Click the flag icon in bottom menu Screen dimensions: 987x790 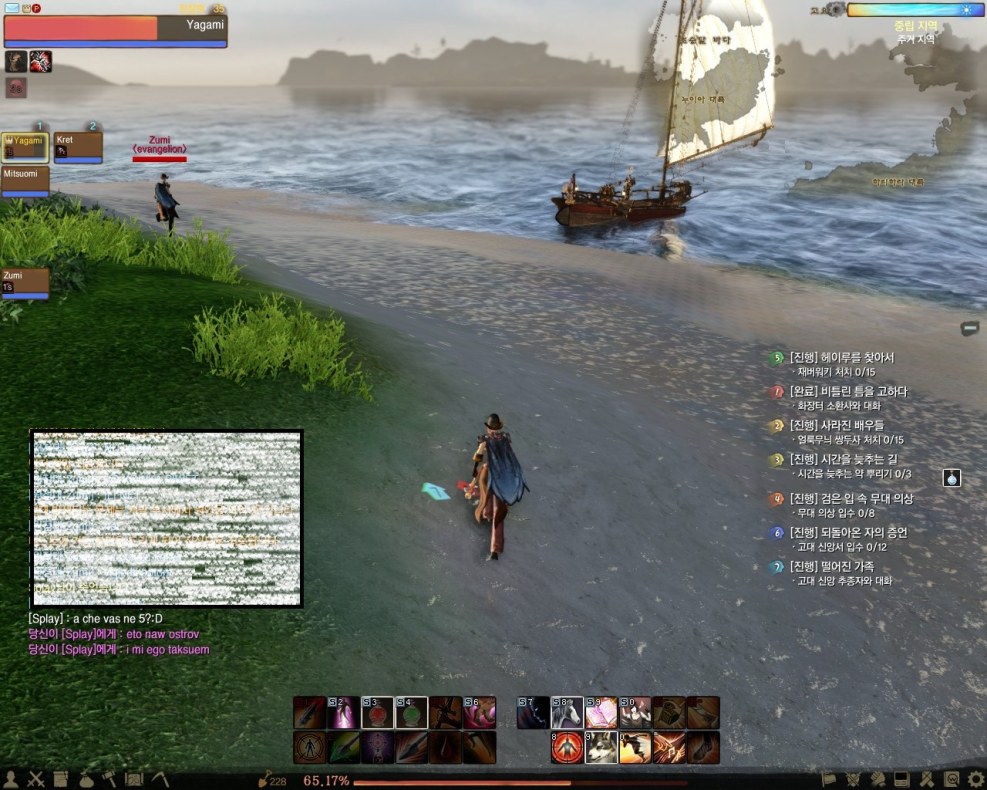pos(829,779)
